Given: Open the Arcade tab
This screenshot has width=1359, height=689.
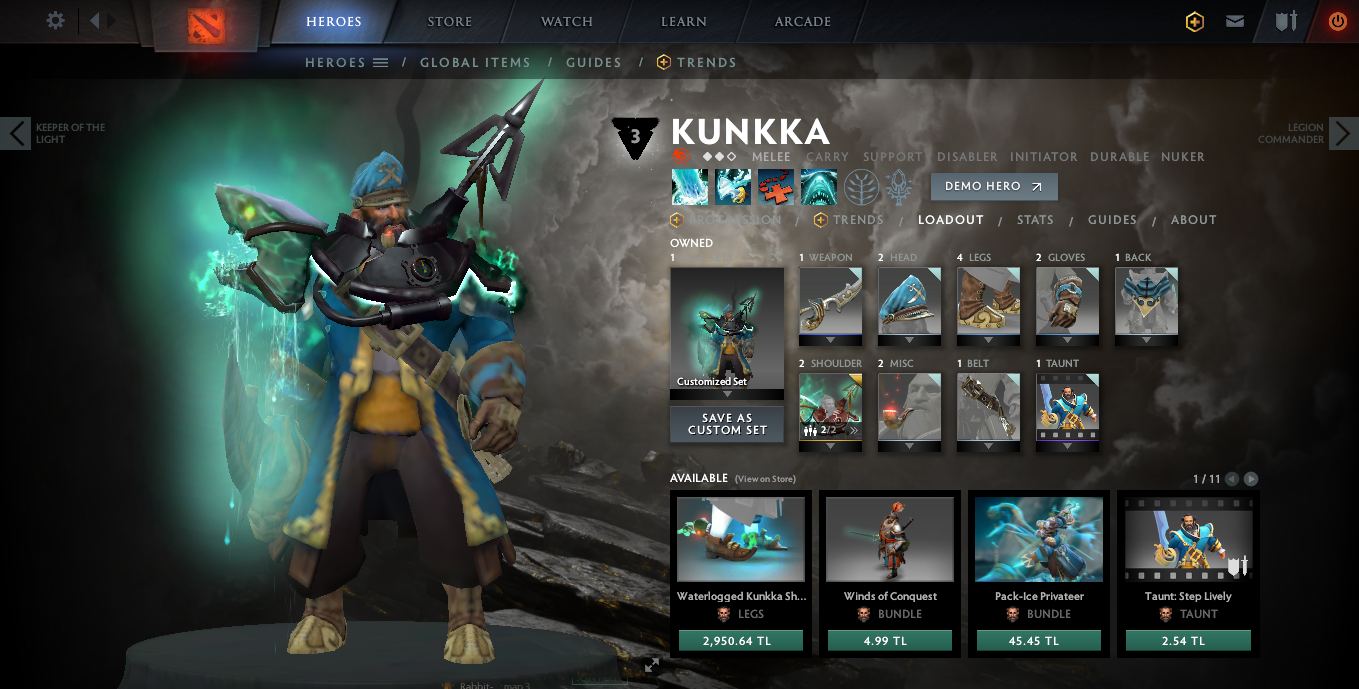Looking at the screenshot, I should tap(803, 21).
